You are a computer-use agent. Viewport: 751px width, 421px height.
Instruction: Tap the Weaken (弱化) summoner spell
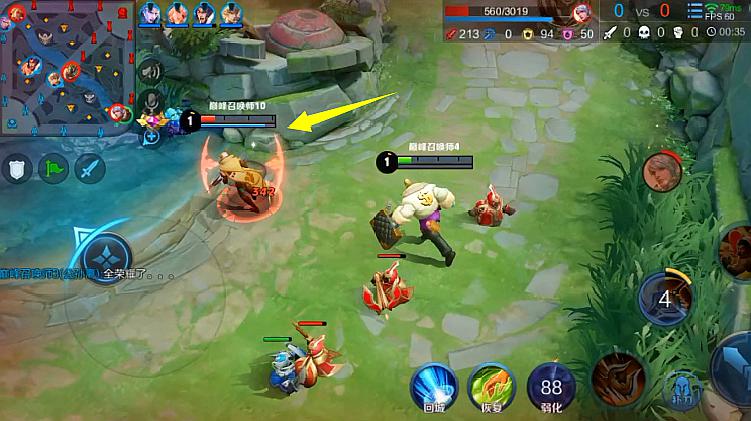551,386
